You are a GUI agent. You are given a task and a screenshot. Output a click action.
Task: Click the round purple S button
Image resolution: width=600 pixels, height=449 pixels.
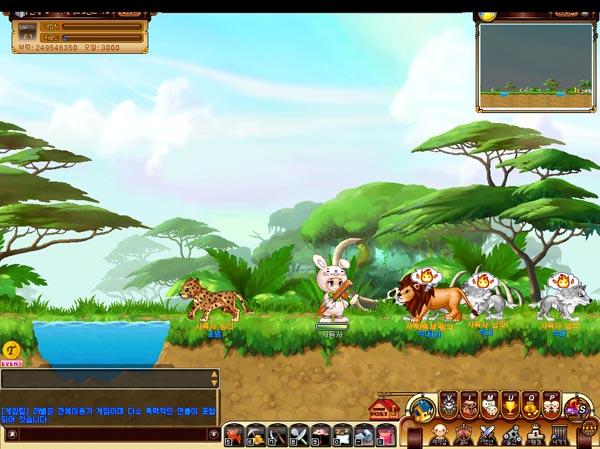577,407
